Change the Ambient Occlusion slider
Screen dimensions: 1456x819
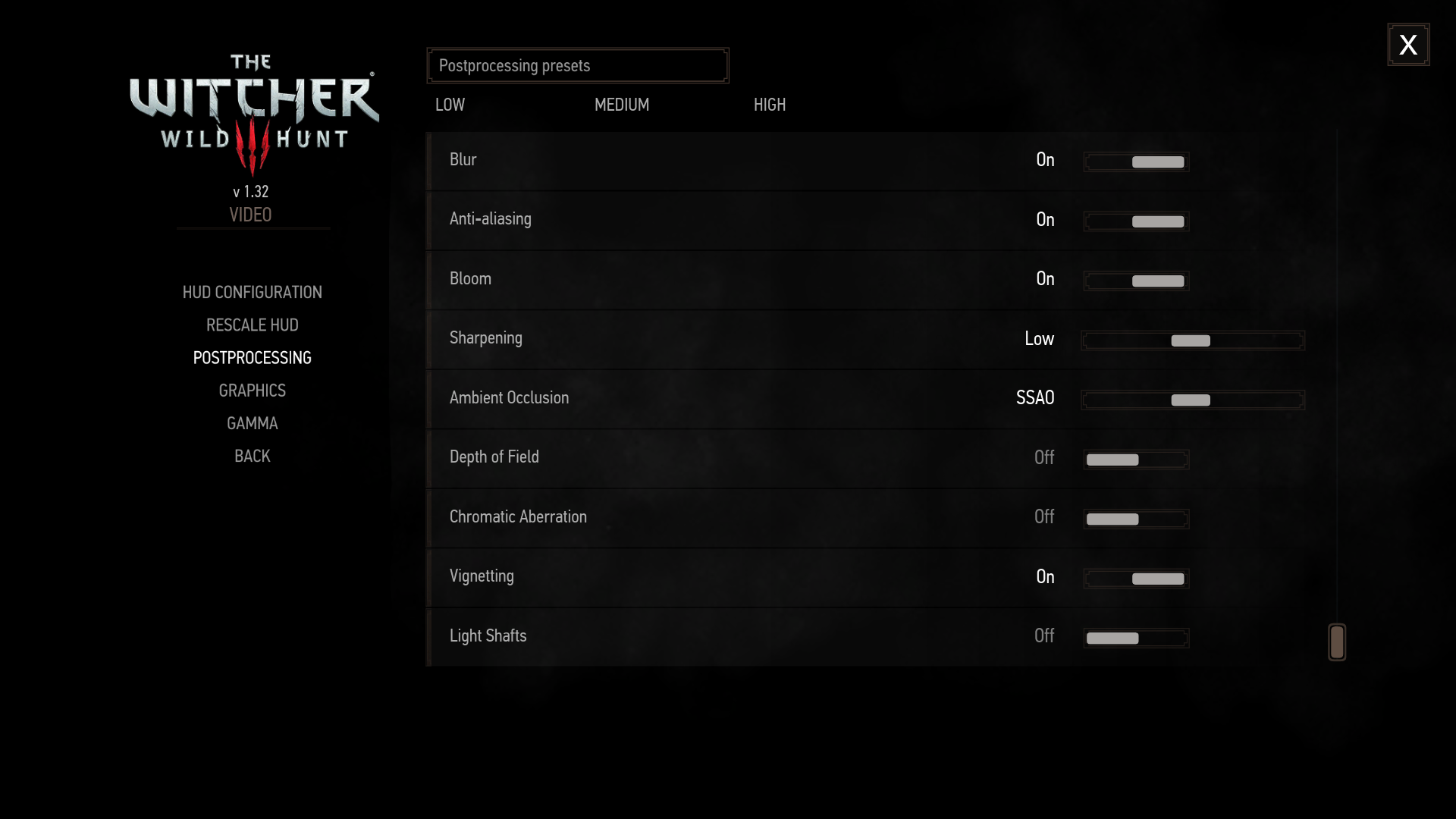[x=1192, y=400]
